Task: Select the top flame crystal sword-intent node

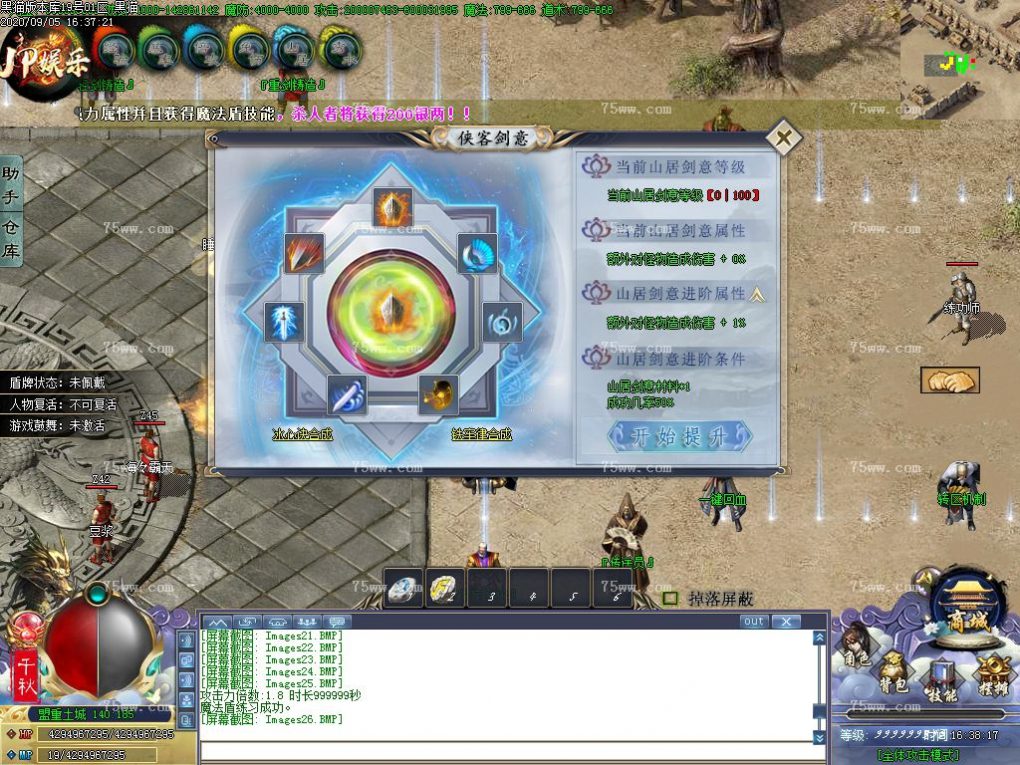Action: (392, 207)
